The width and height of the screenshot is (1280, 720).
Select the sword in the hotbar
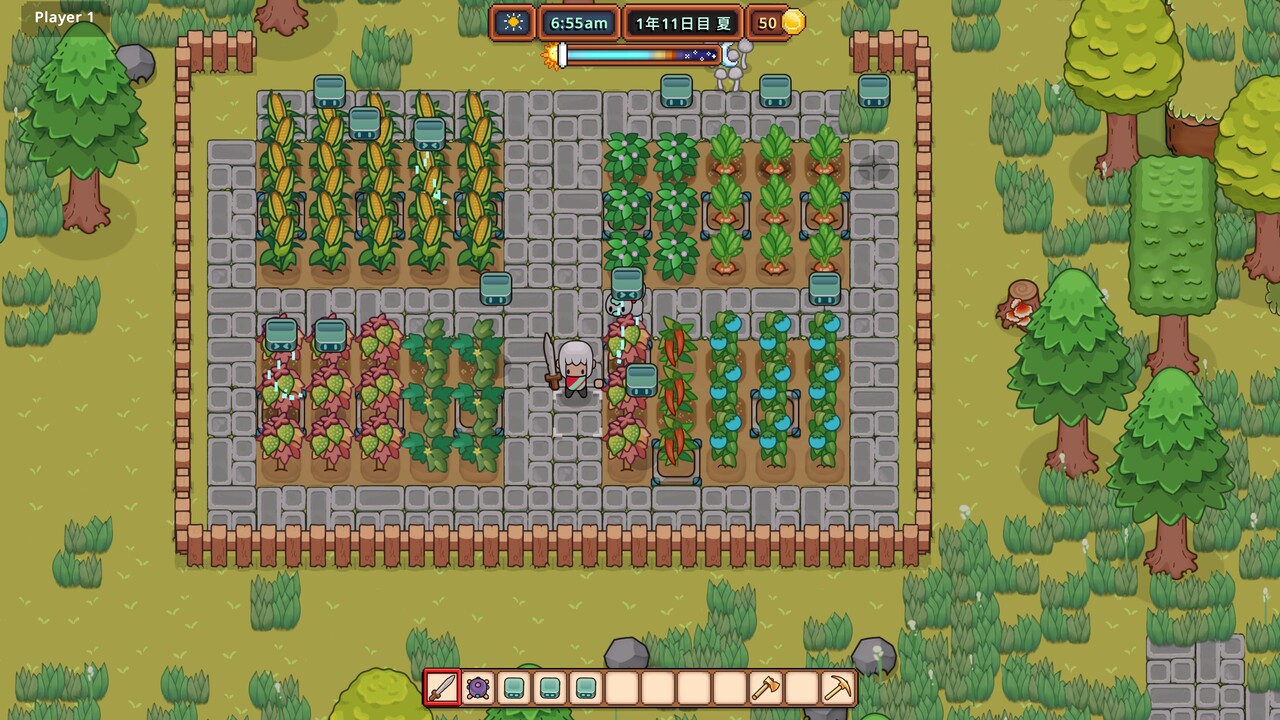tap(442, 688)
